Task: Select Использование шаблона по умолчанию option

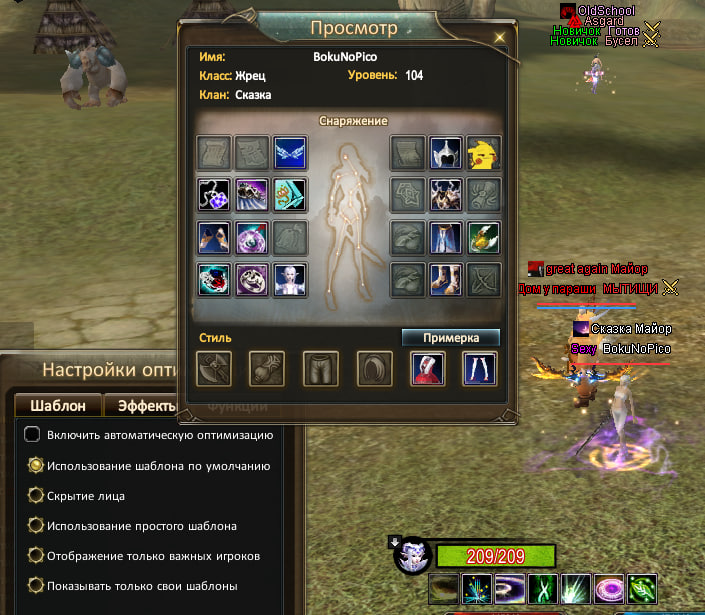Action: [x=34, y=466]
